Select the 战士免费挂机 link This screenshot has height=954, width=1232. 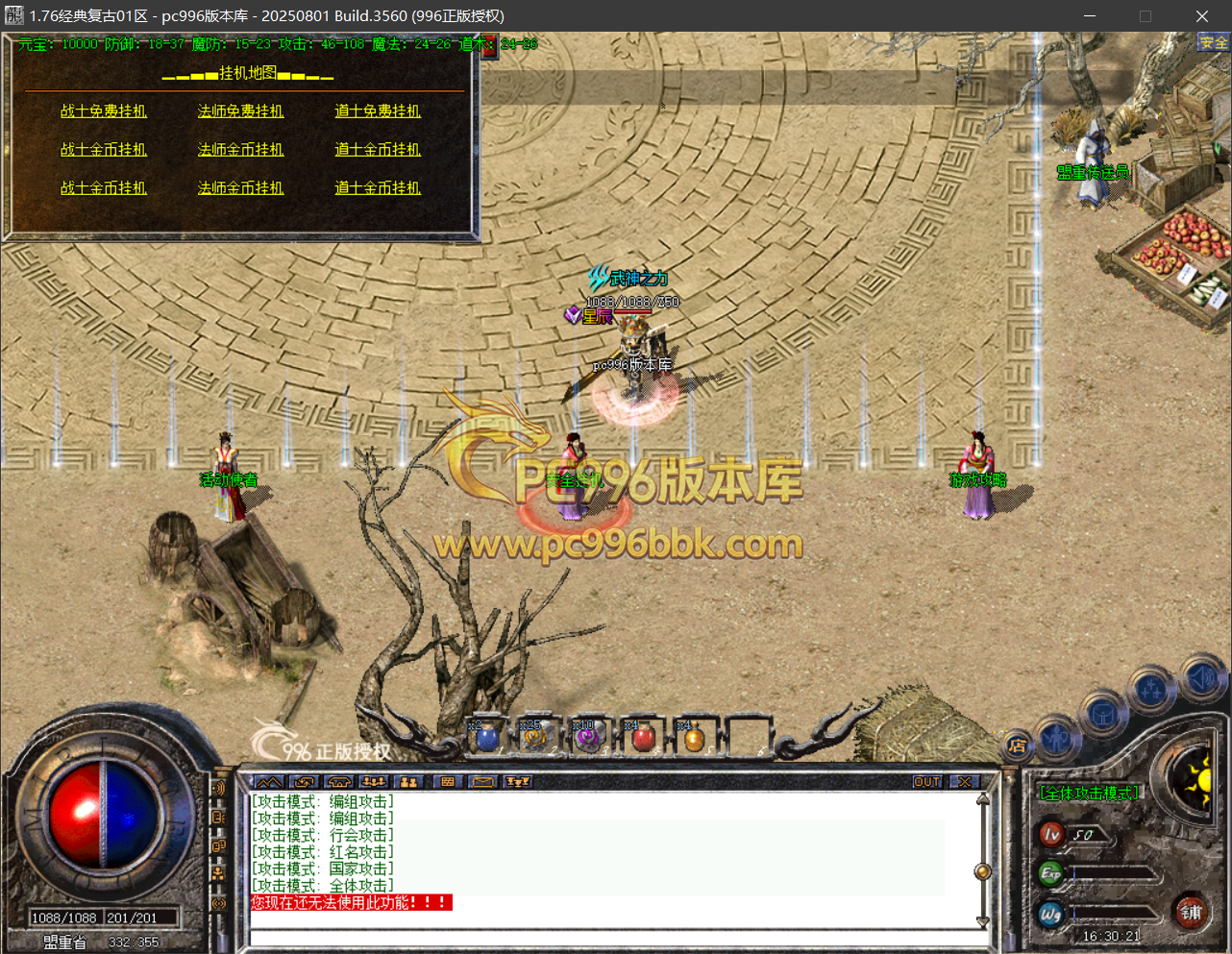[x=104, y=111]
